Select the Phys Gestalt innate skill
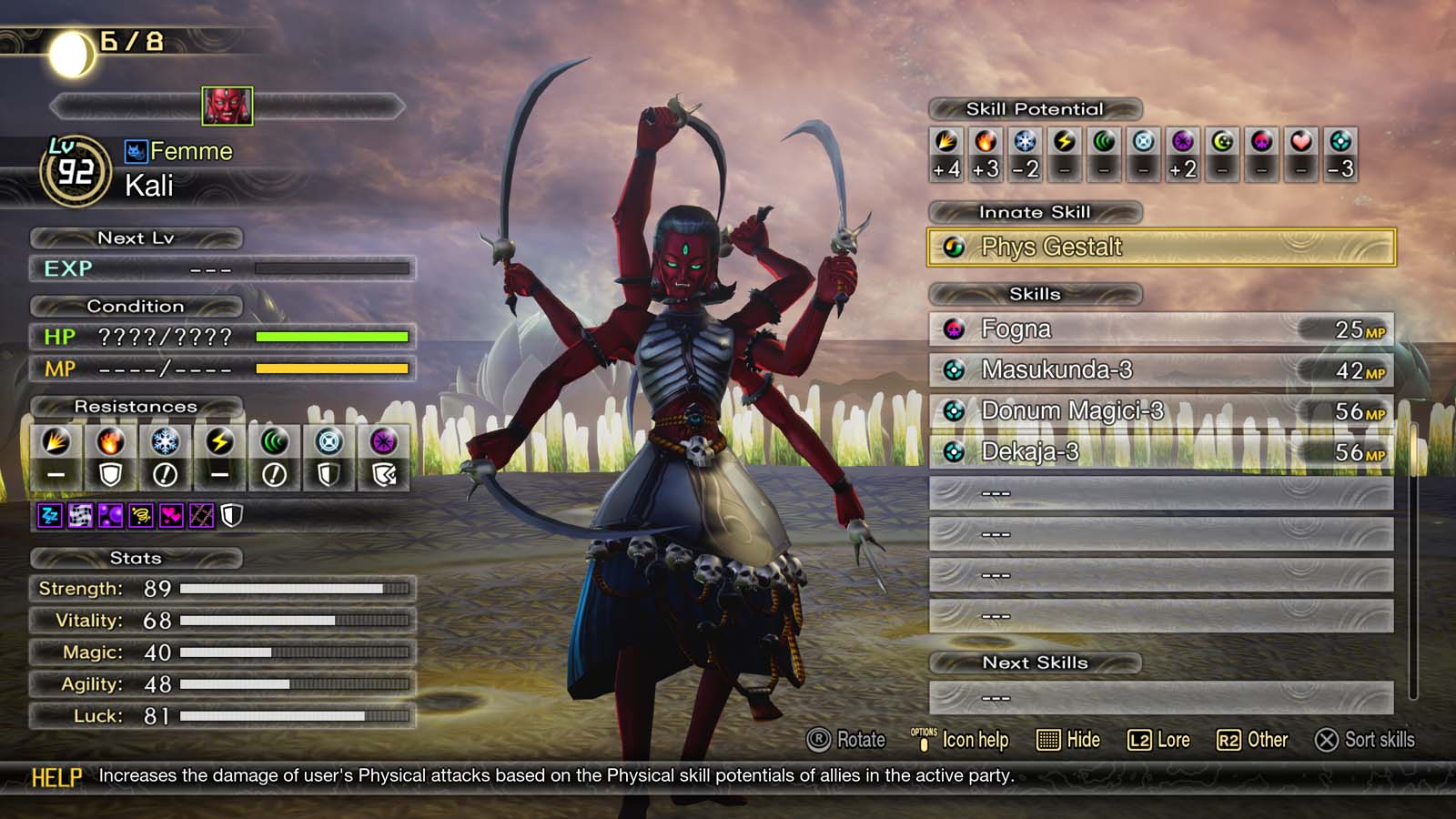Image resolution: width=1456 pixels, height=819 pixels. [x=1160, y=248]
